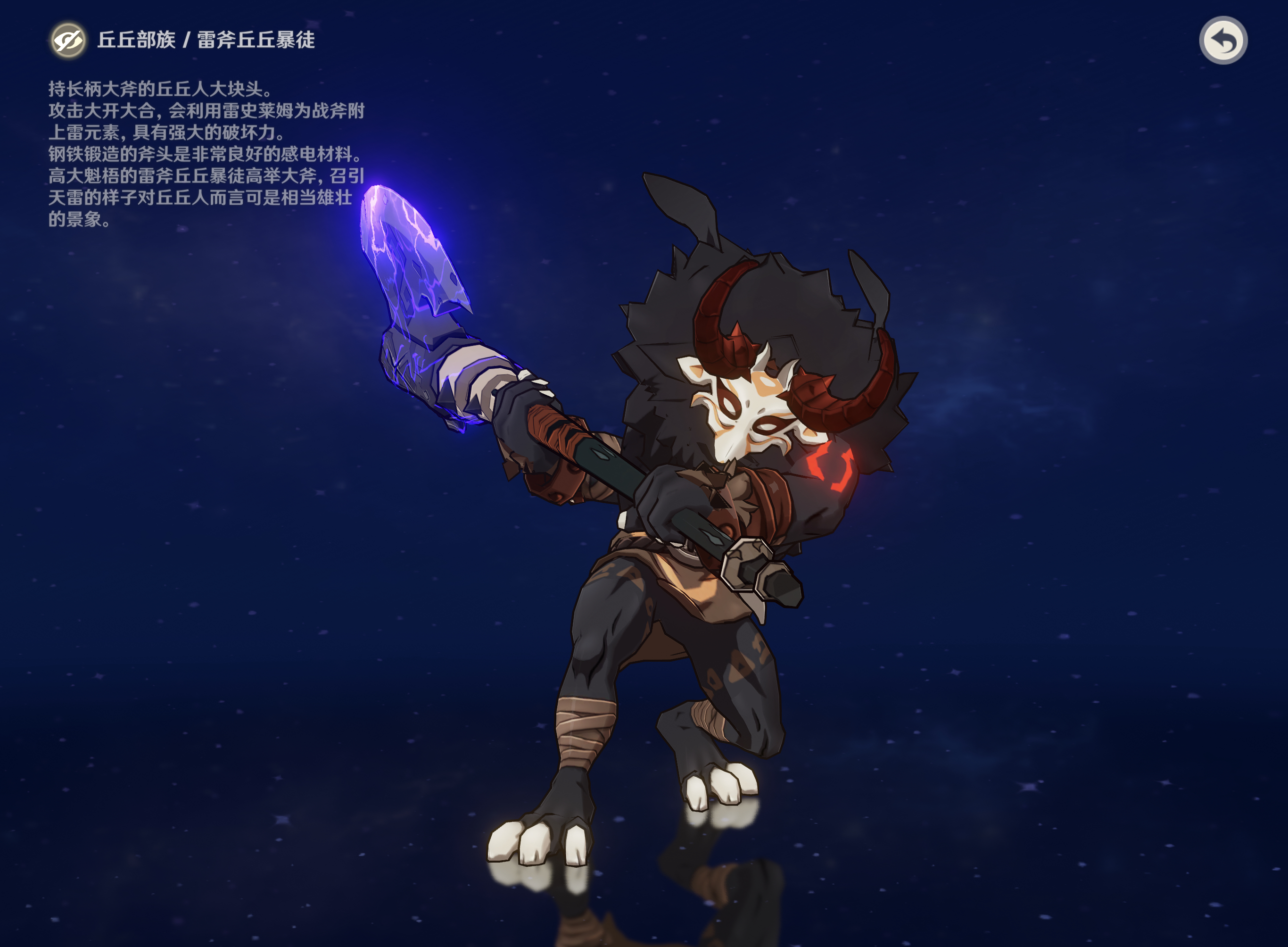Click the back arrow icon at top right
This screenshot has width=1288, height=947.
[x=1223, y=40]
